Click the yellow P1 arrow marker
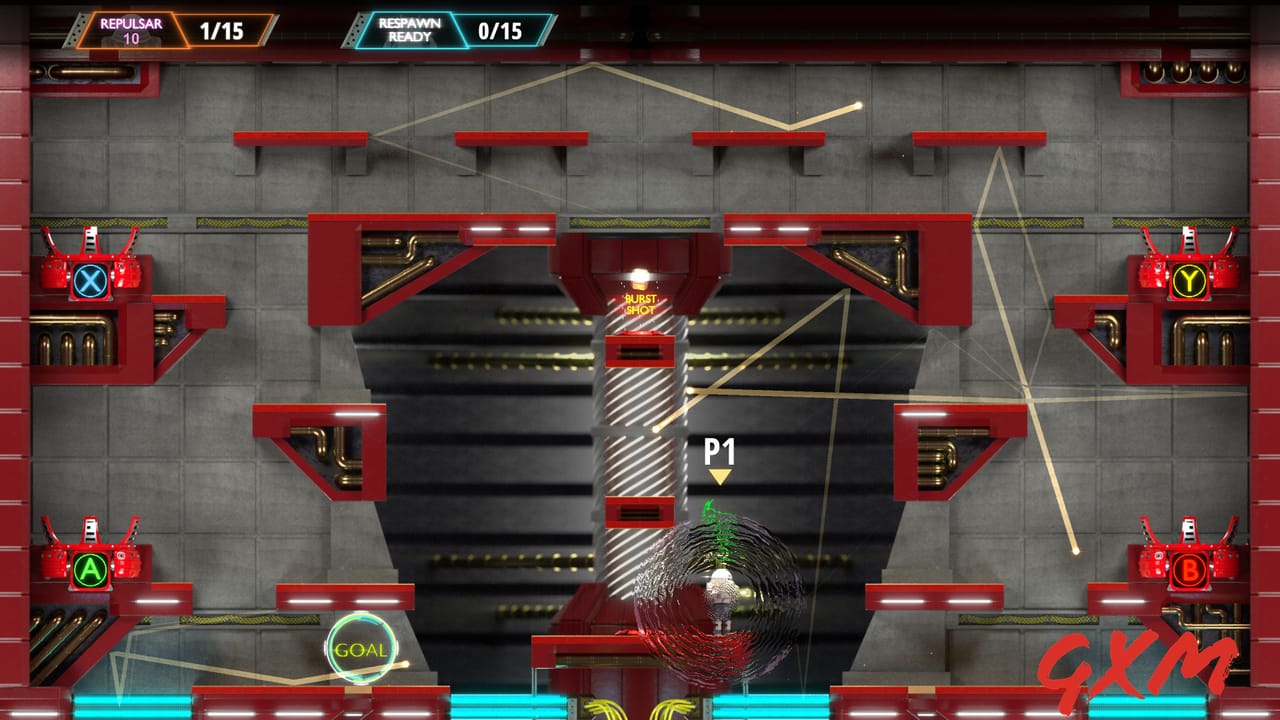The height and width of the screenshot is (720, 1280). click(718, 477)
